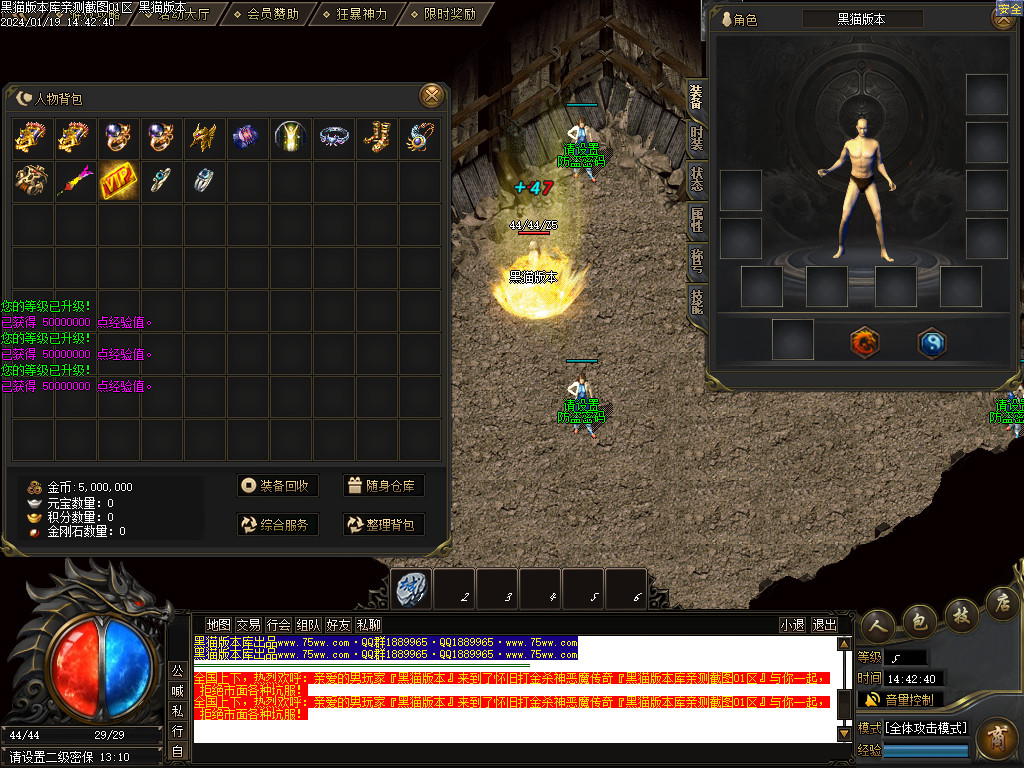This screenshot has width=1024, height=768.
Task: Open the 限时奖励 timed rewards menu
Action: pos(442,14)
